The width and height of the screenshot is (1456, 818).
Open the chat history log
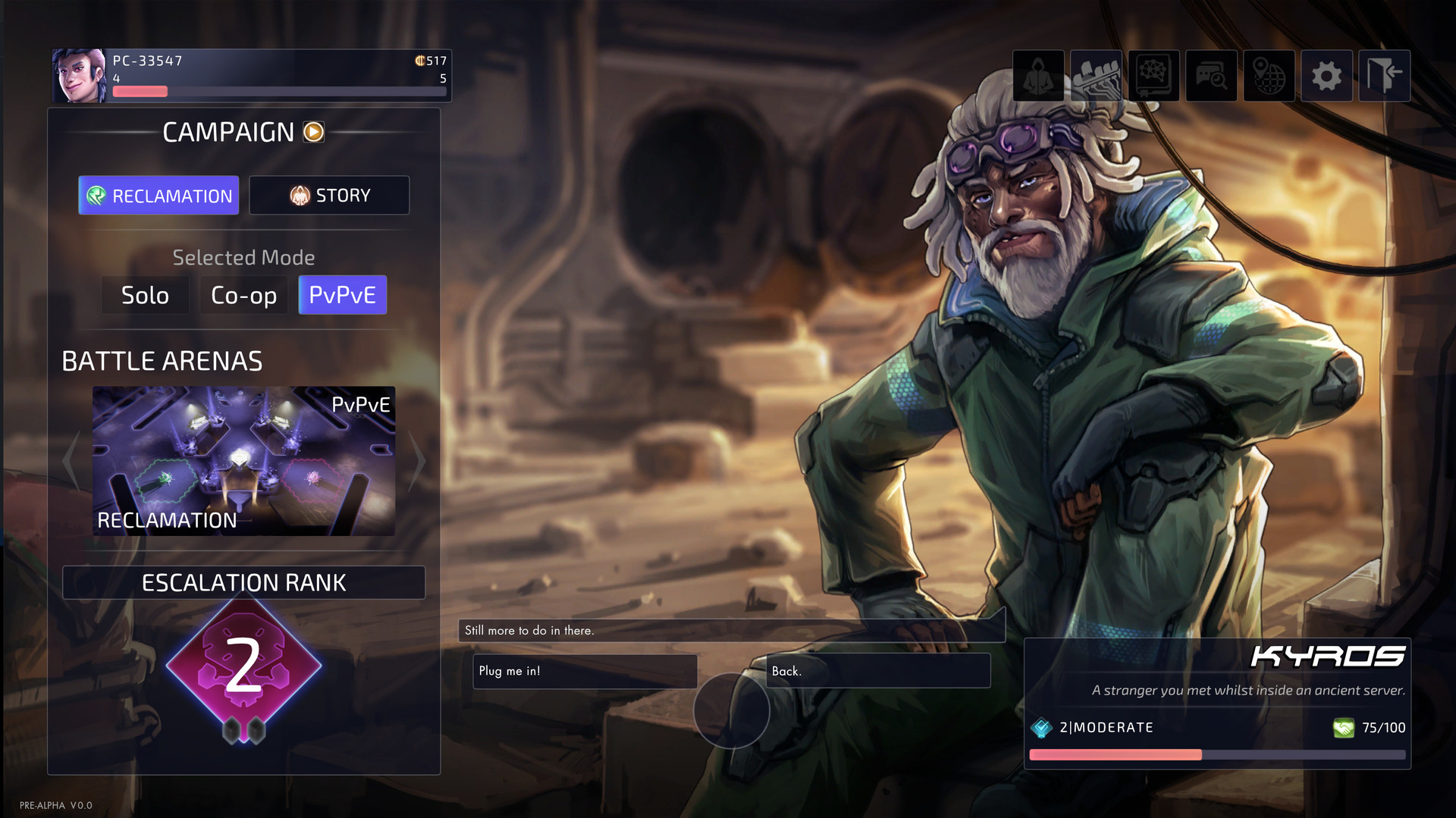click(1211, 76)
